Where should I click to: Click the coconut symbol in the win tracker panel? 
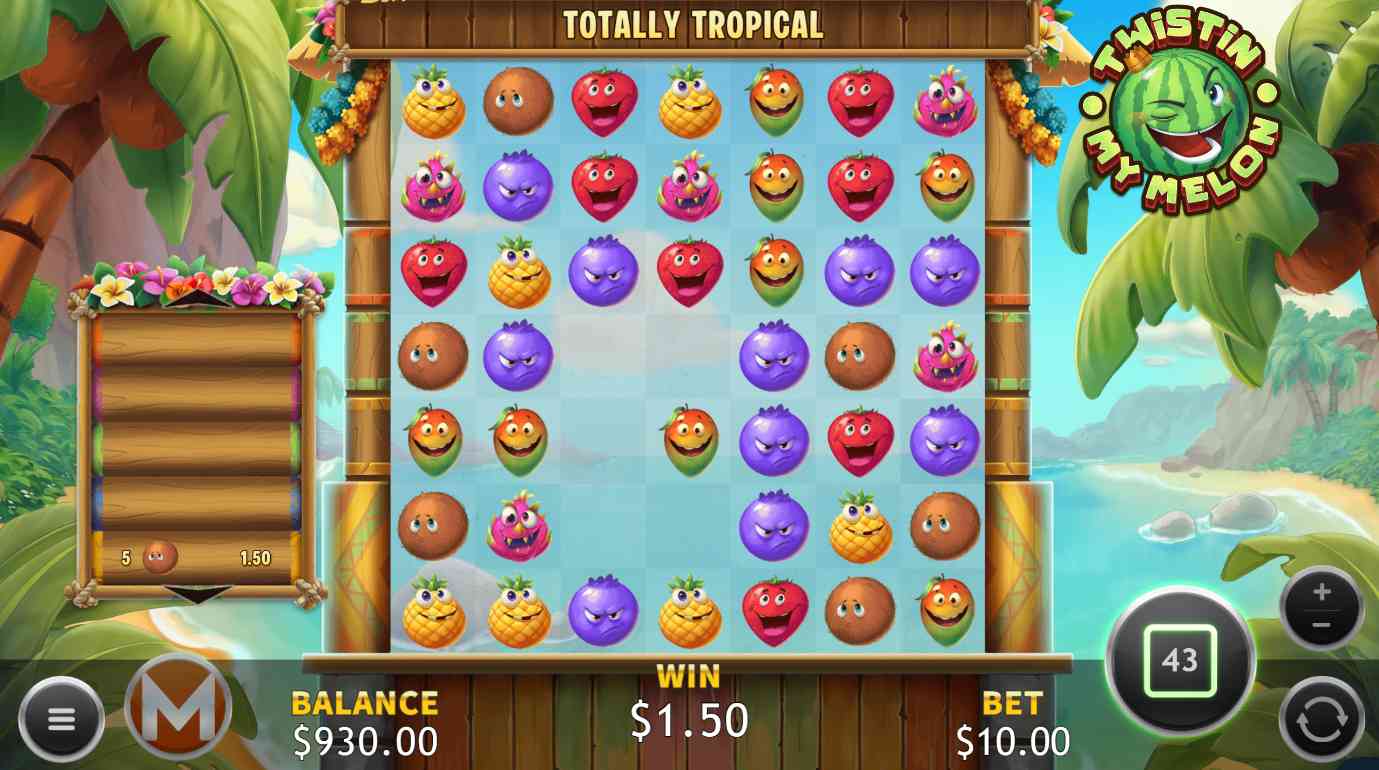point(158,555)
